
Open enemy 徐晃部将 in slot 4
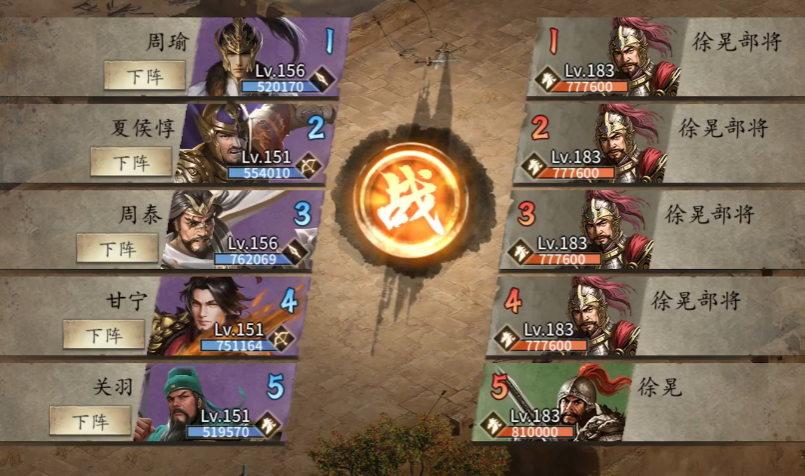coord(598,313)
